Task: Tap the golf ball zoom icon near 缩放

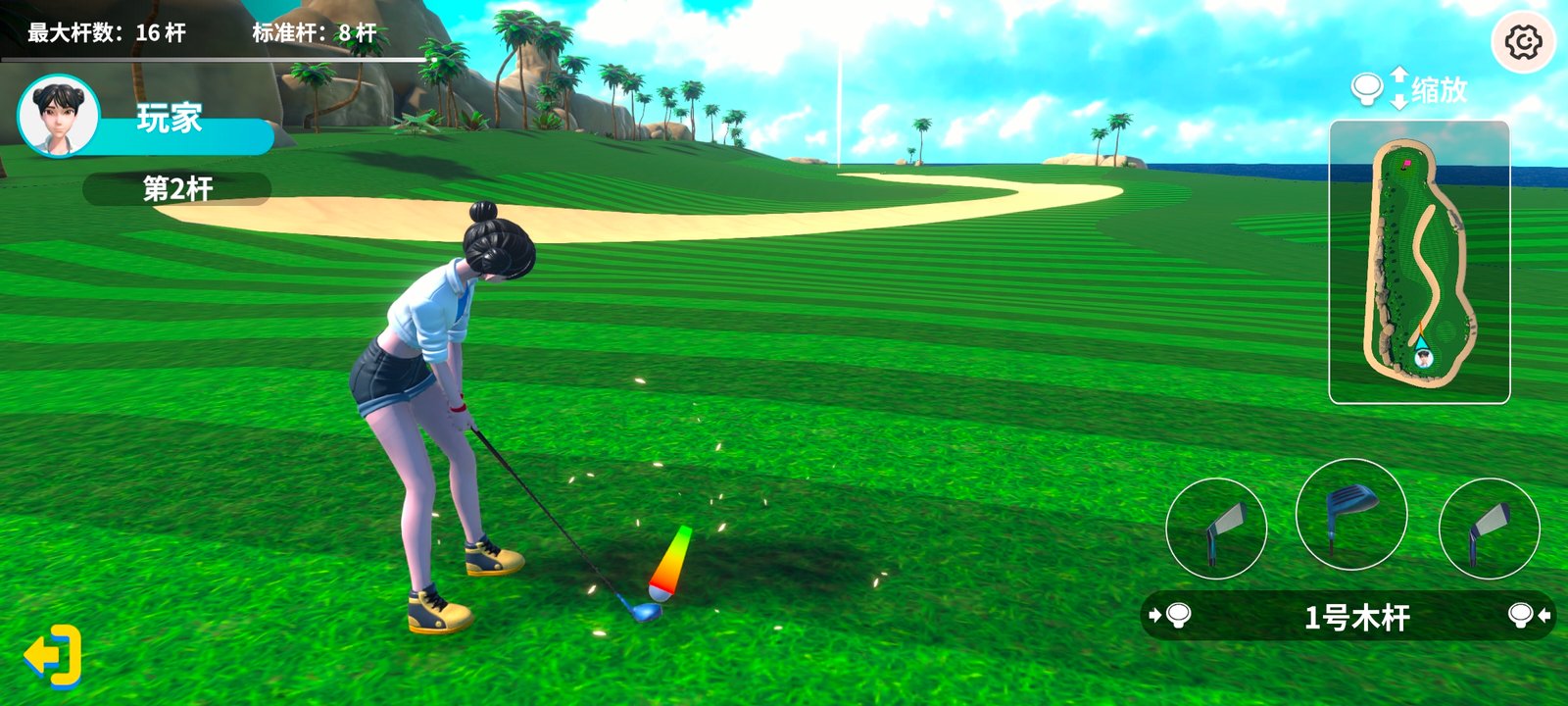Action: tap(1366, 88)
